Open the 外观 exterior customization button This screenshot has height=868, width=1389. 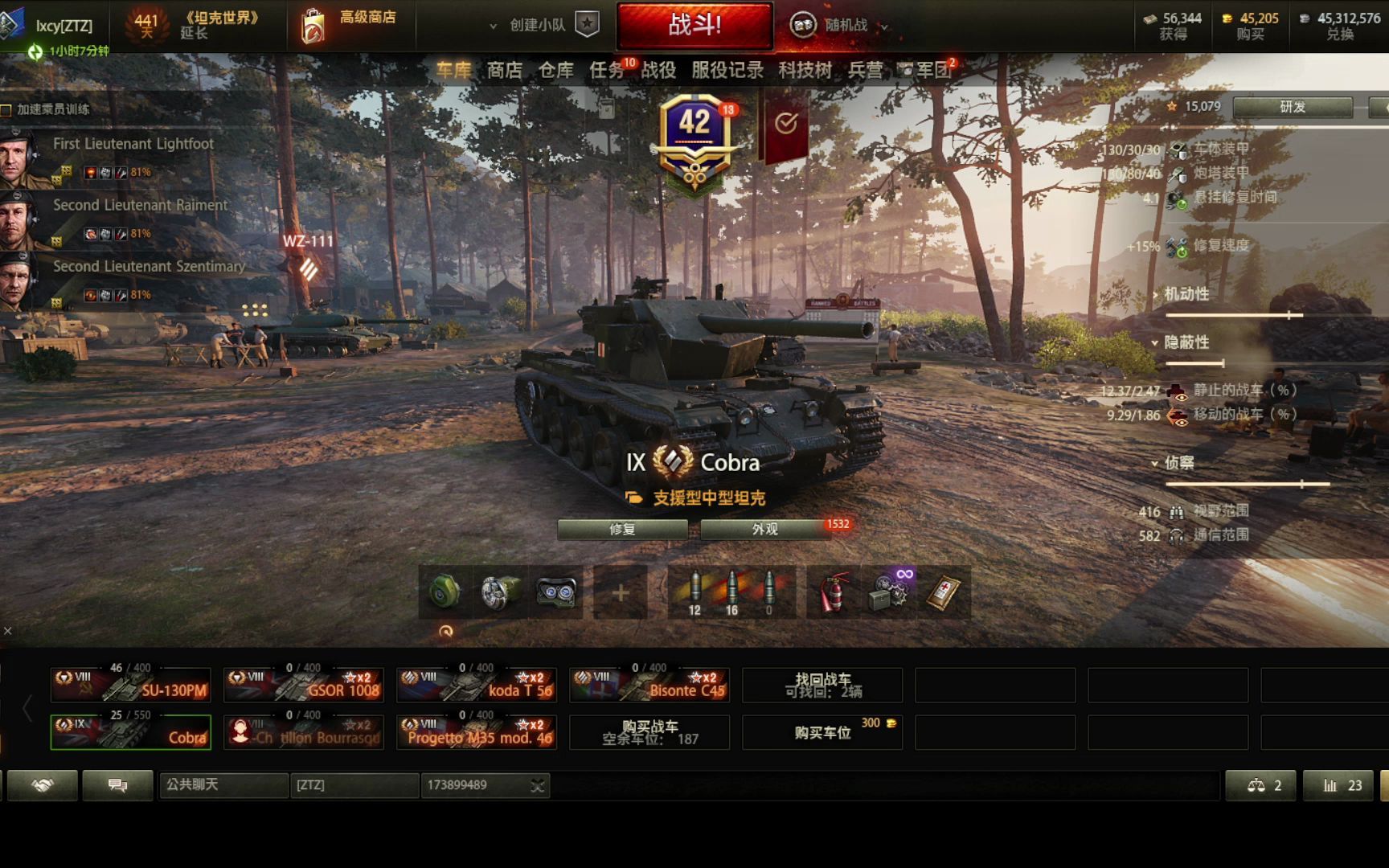(x=765, y=529)
